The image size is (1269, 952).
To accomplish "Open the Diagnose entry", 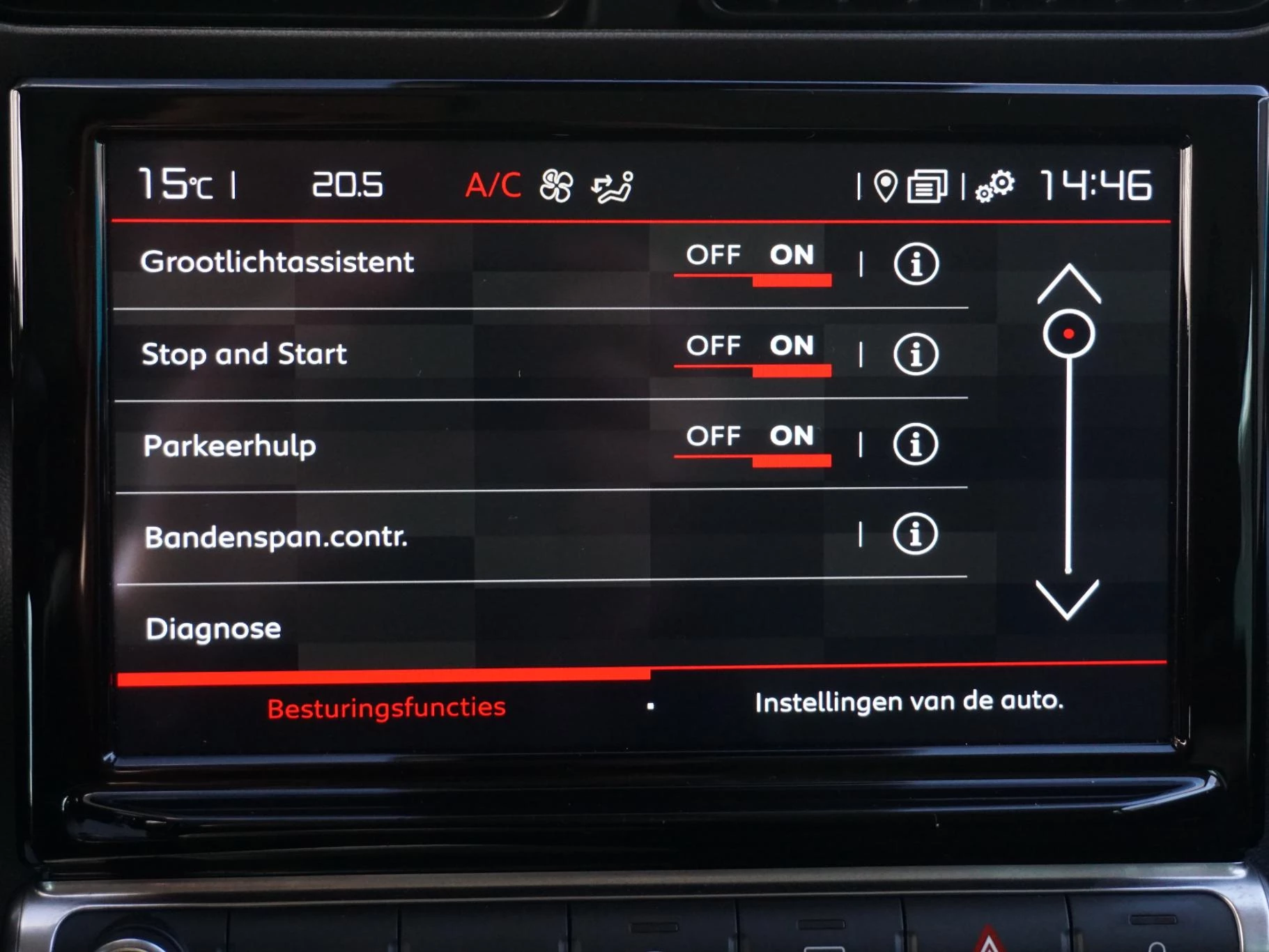I will pyautogui.click(x=211, y=629).
